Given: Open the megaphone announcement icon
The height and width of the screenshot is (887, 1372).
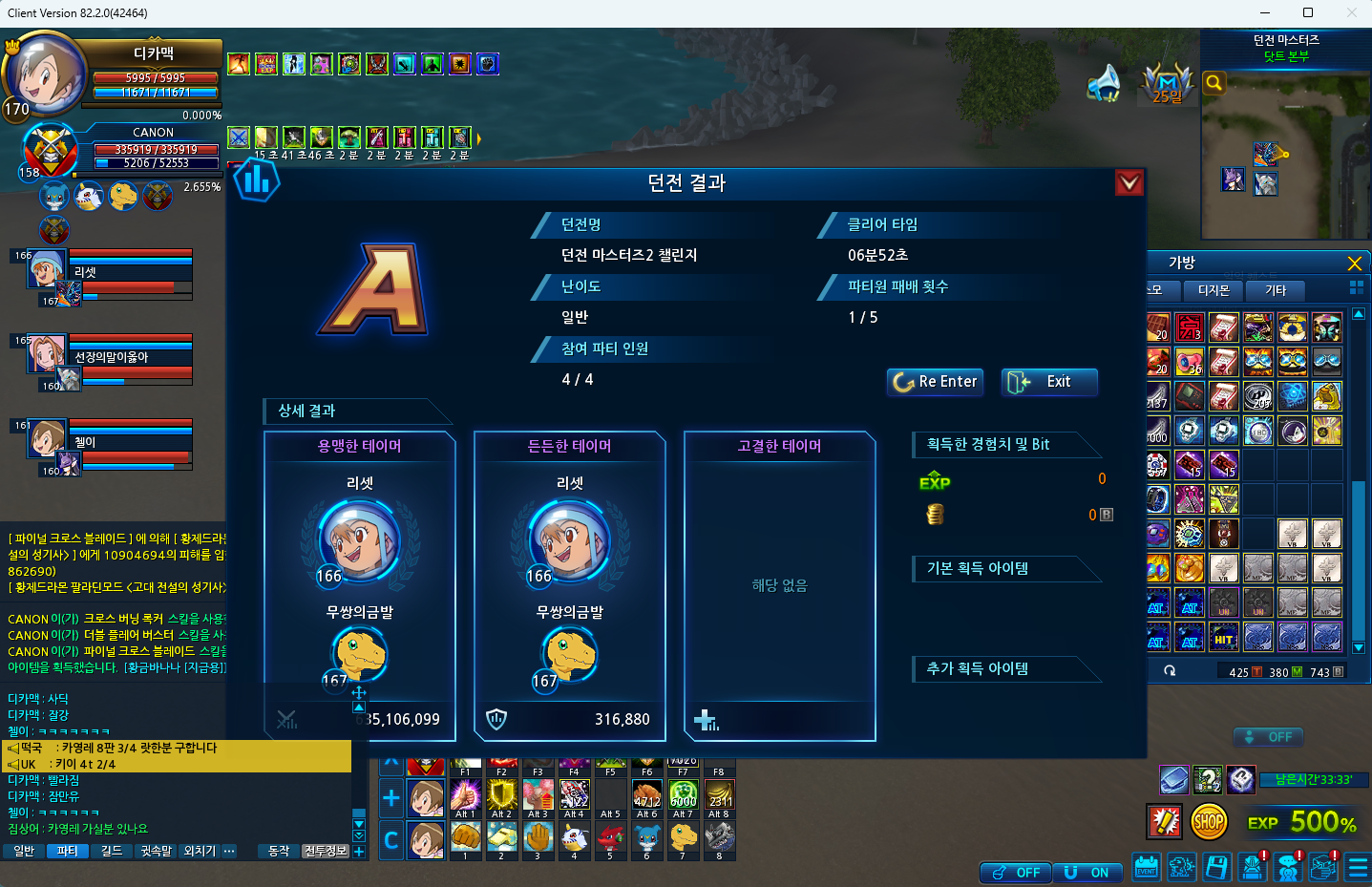Looking at the screenshot, I should (1104, 83).
